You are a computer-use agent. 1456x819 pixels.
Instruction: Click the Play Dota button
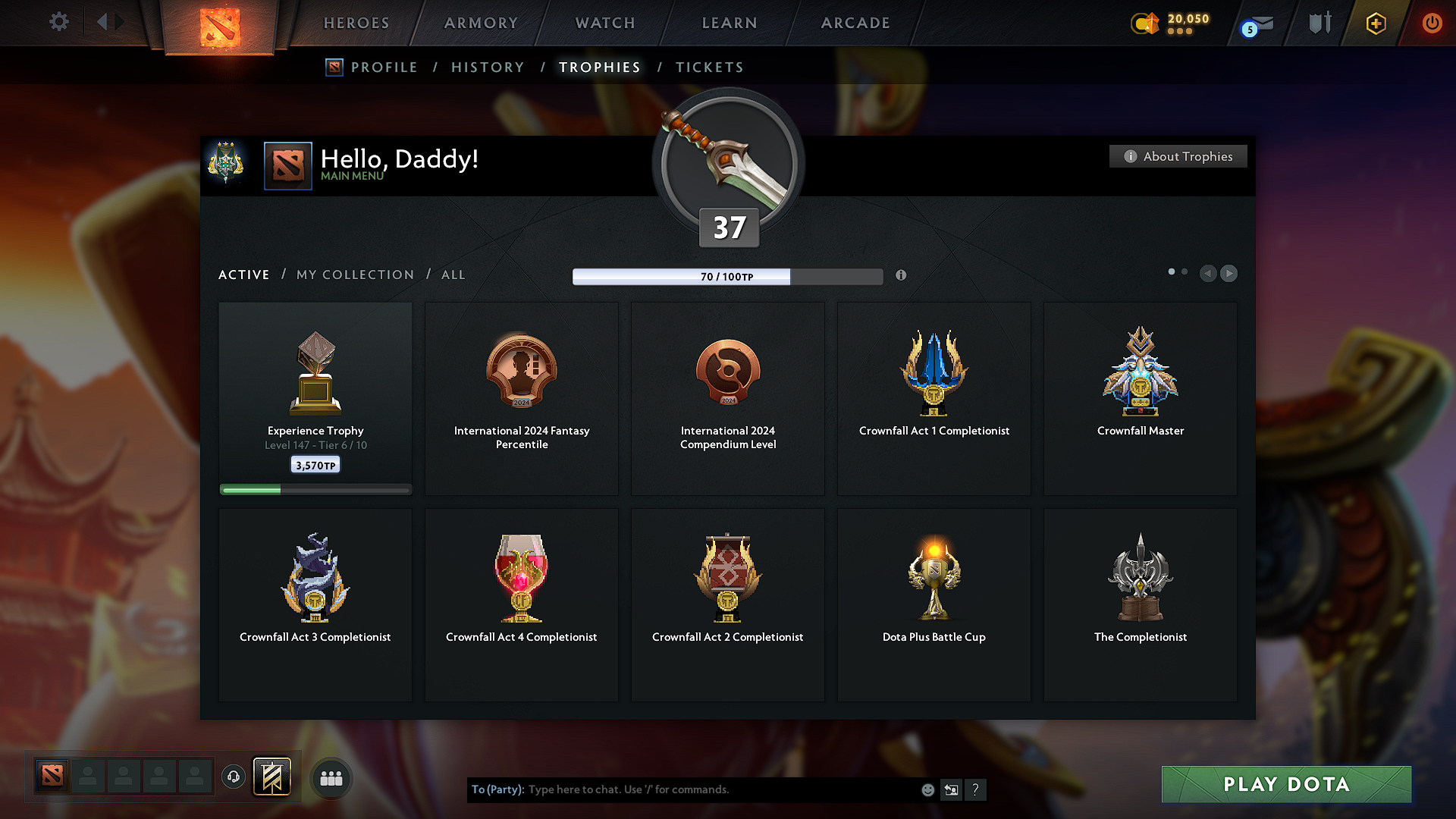[x=1286, y=784]
